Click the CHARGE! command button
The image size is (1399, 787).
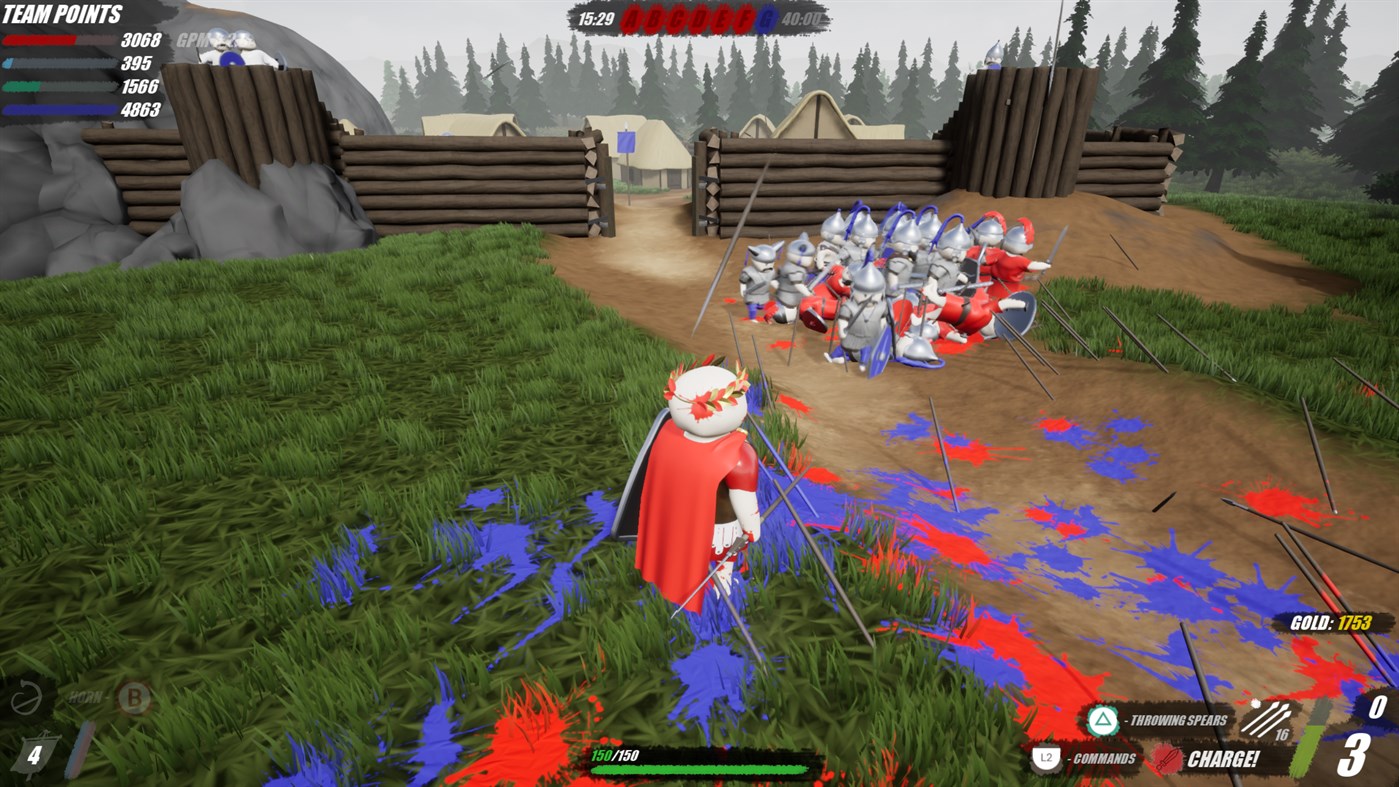1222,759
